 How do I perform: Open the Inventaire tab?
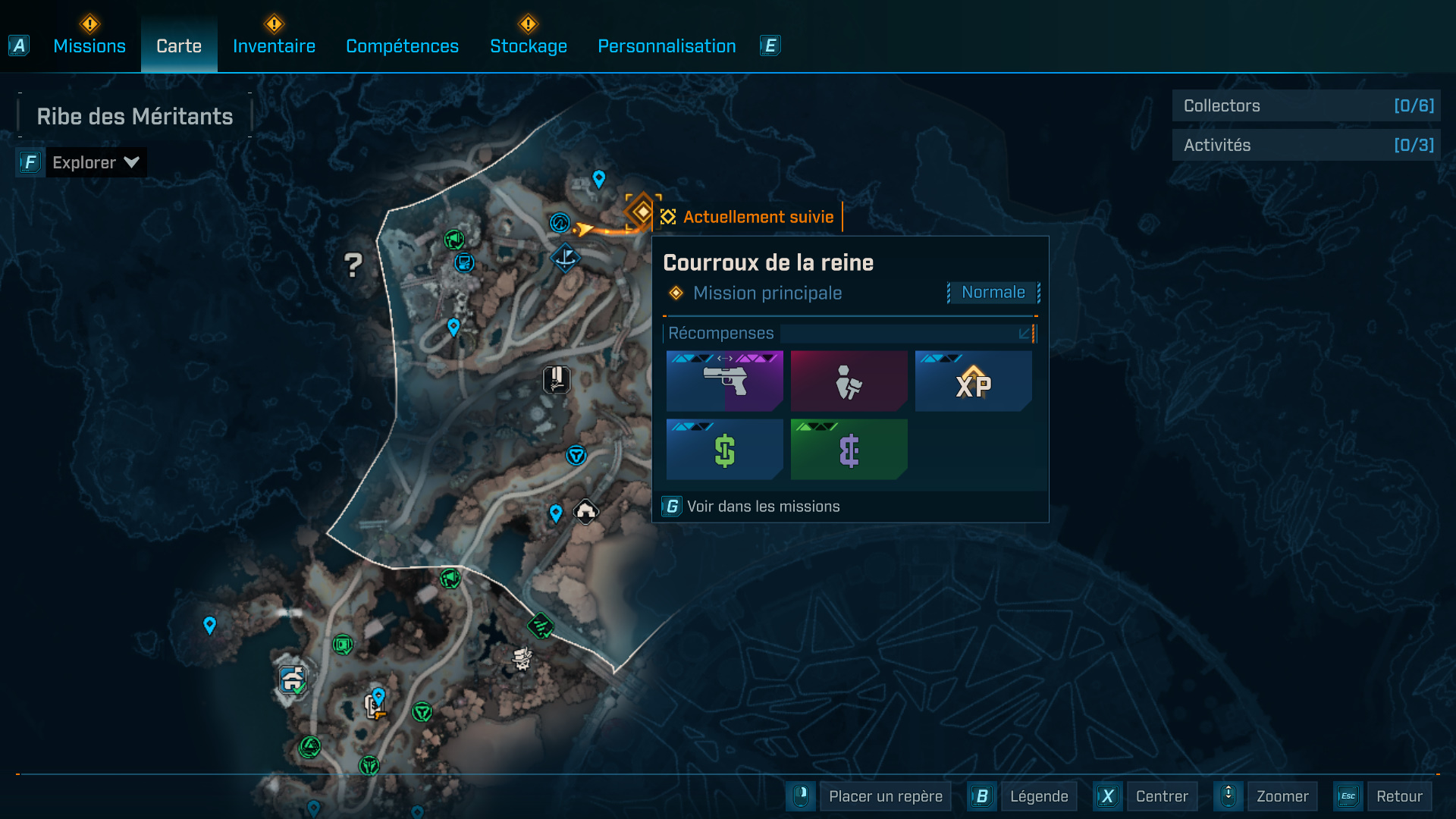[x=274, y=46]
